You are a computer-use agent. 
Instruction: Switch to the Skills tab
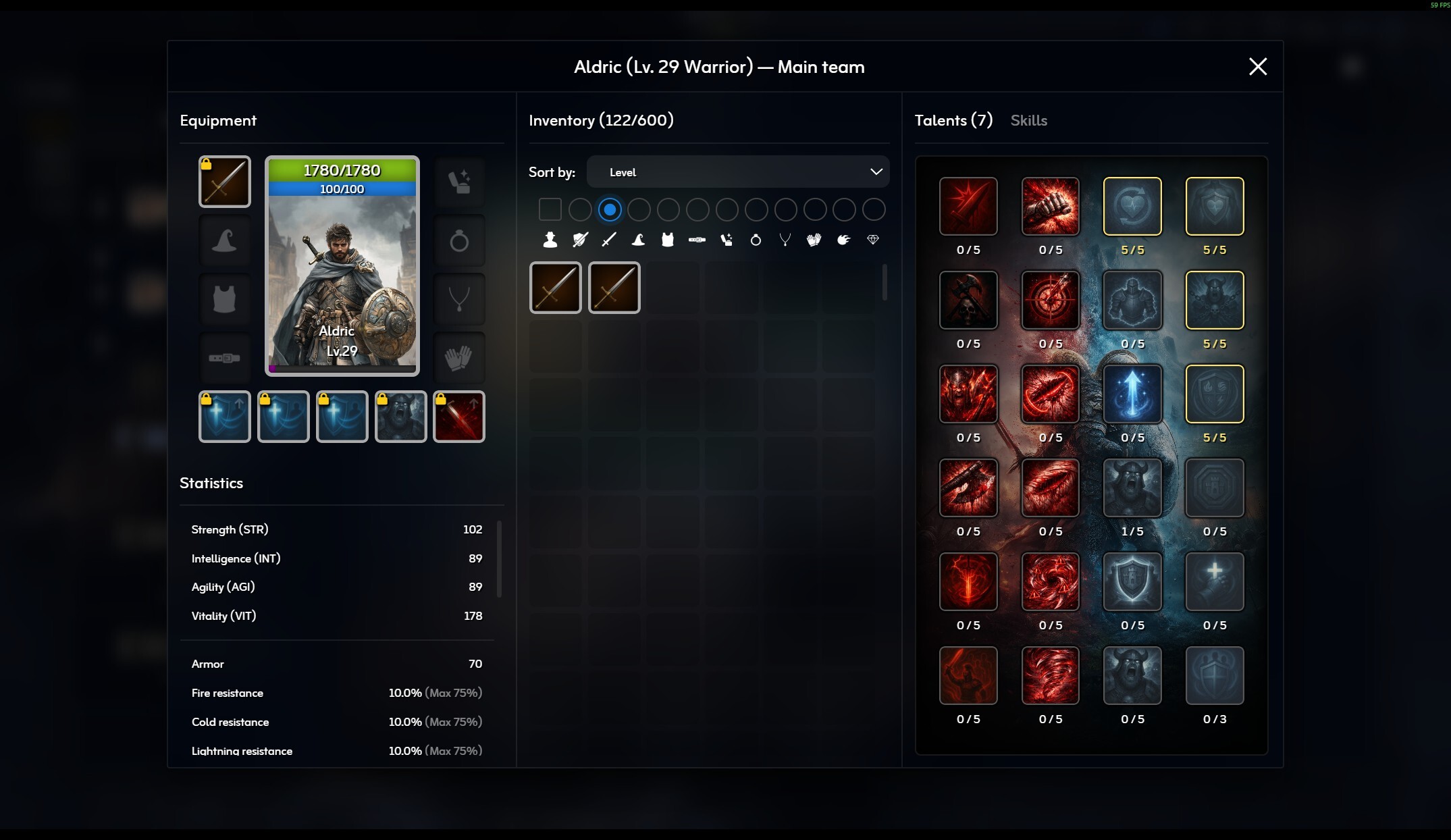click(1028, 120)
